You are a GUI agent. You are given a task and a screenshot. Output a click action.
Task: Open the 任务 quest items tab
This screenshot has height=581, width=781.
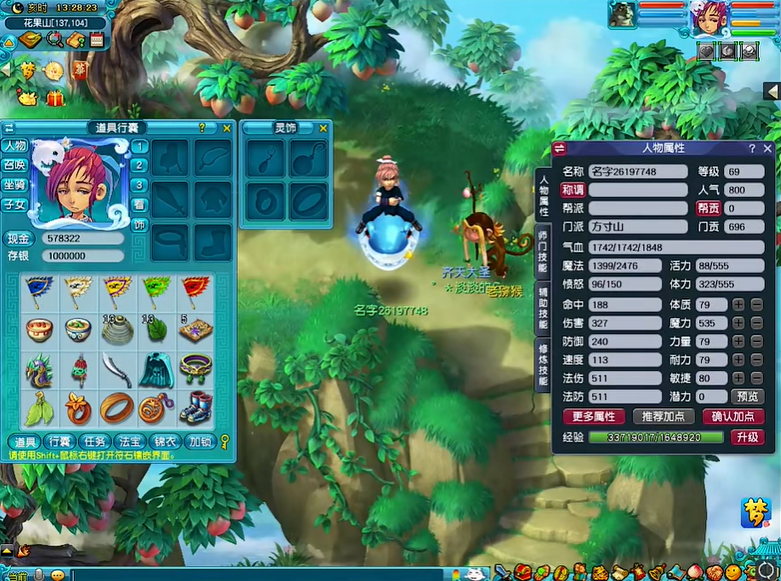(x=96, y=441)
